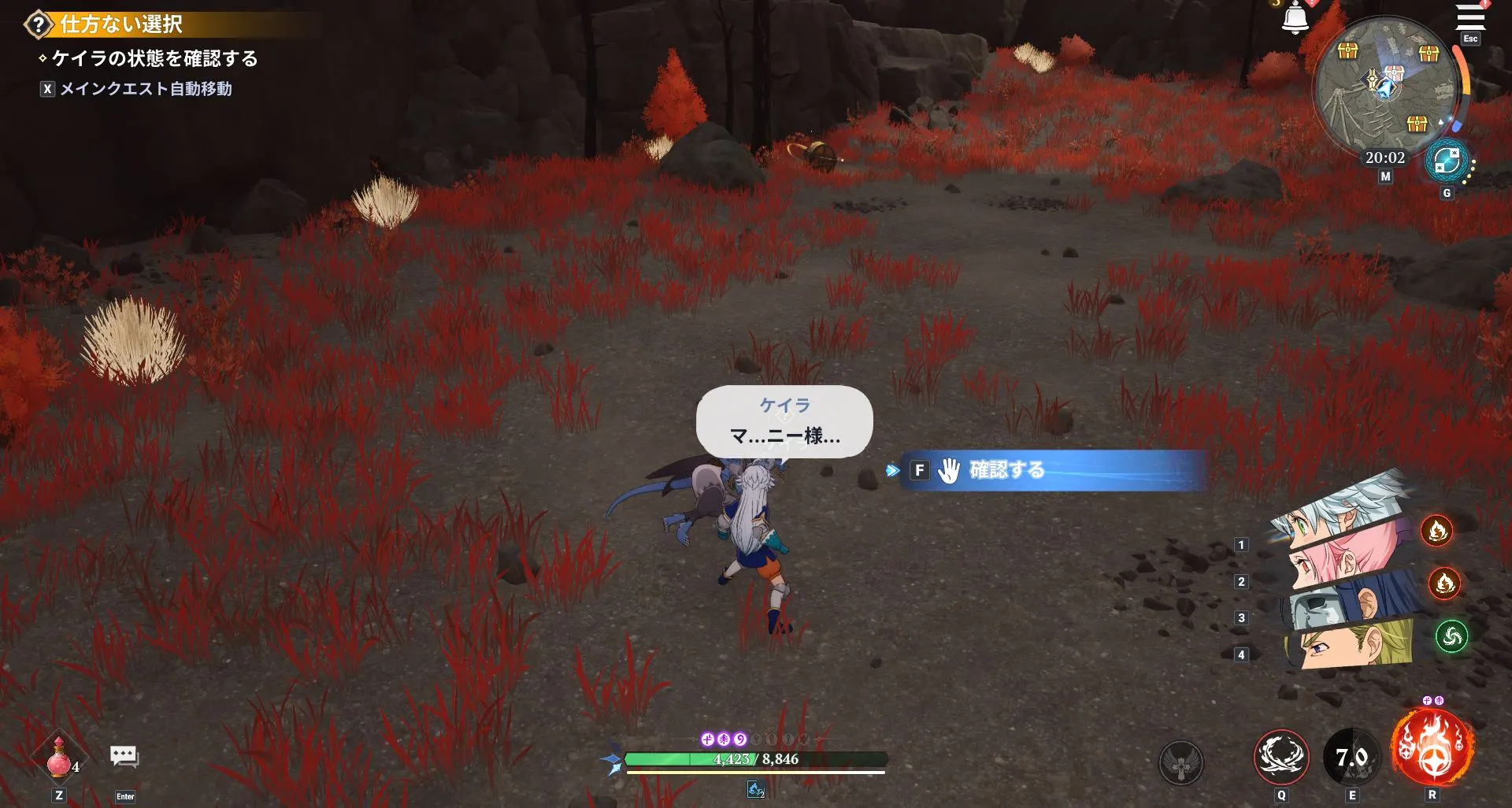Expand extras via the G button under minimap
The width and height of the screenshot is (1512, 808).
[x=1447, y=191]
